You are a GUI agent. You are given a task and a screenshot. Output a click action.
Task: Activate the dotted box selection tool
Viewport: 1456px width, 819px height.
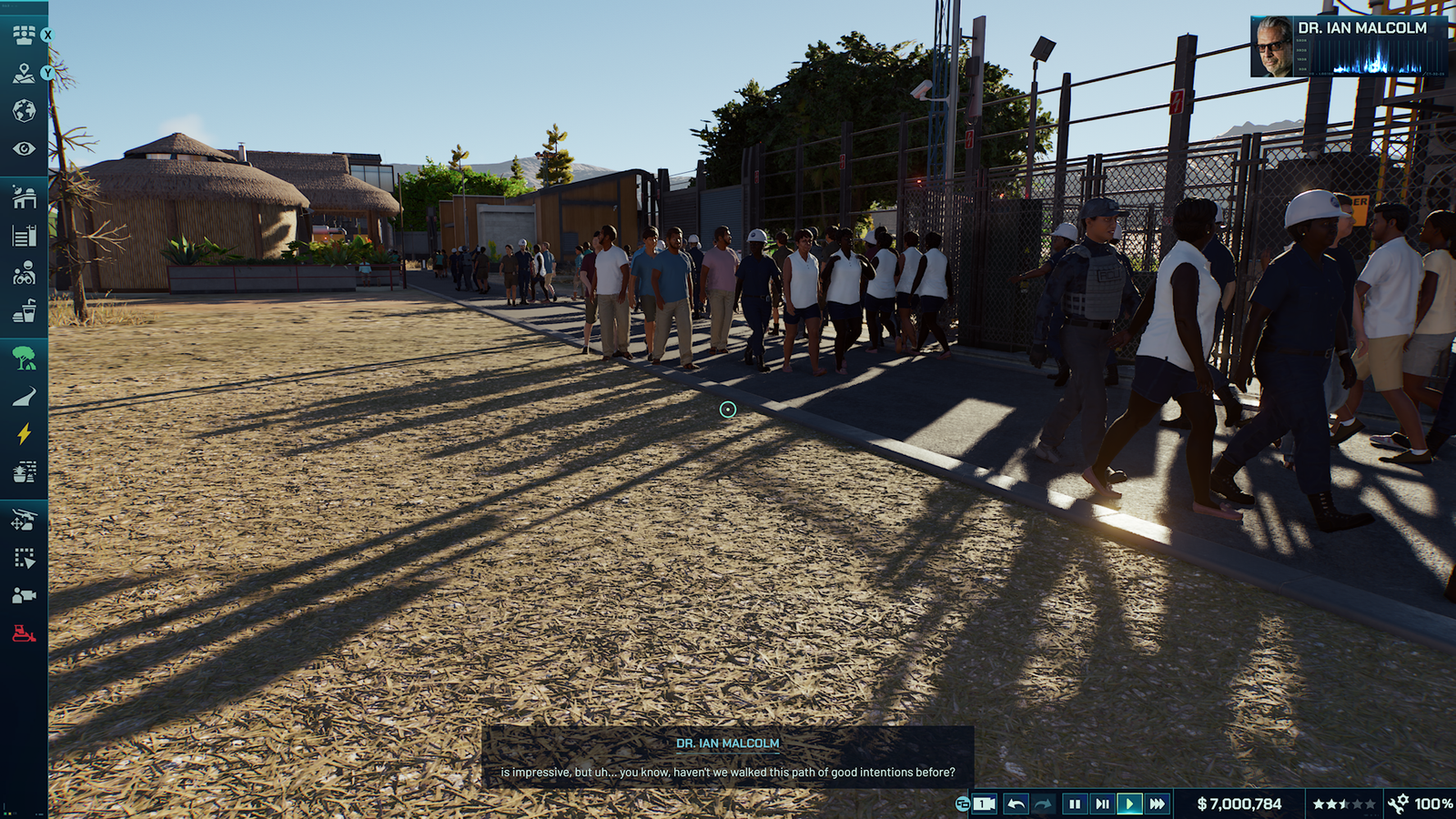24,558
